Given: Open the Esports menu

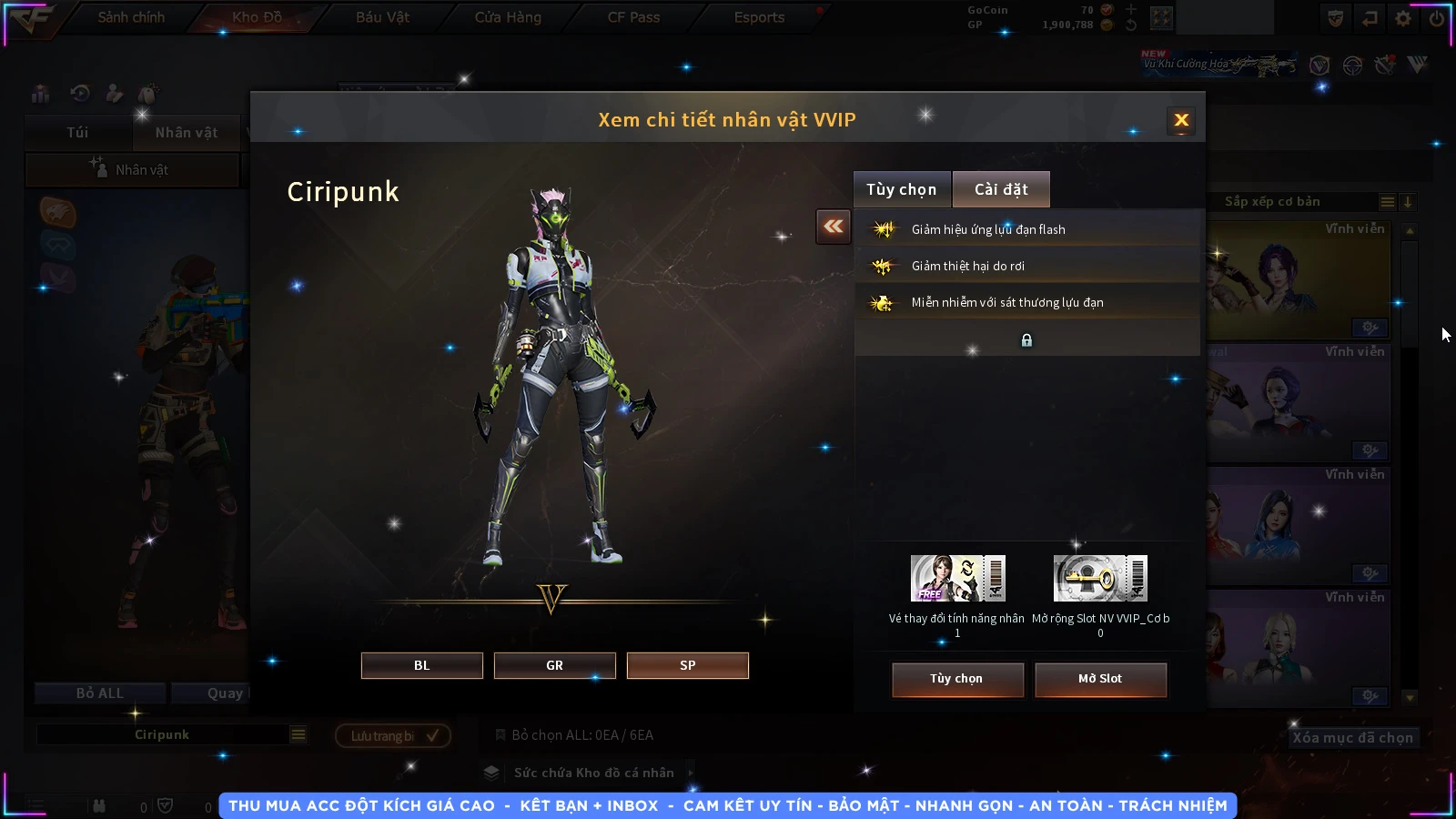Looking at the screenshot, I should [x=759, y=17].
